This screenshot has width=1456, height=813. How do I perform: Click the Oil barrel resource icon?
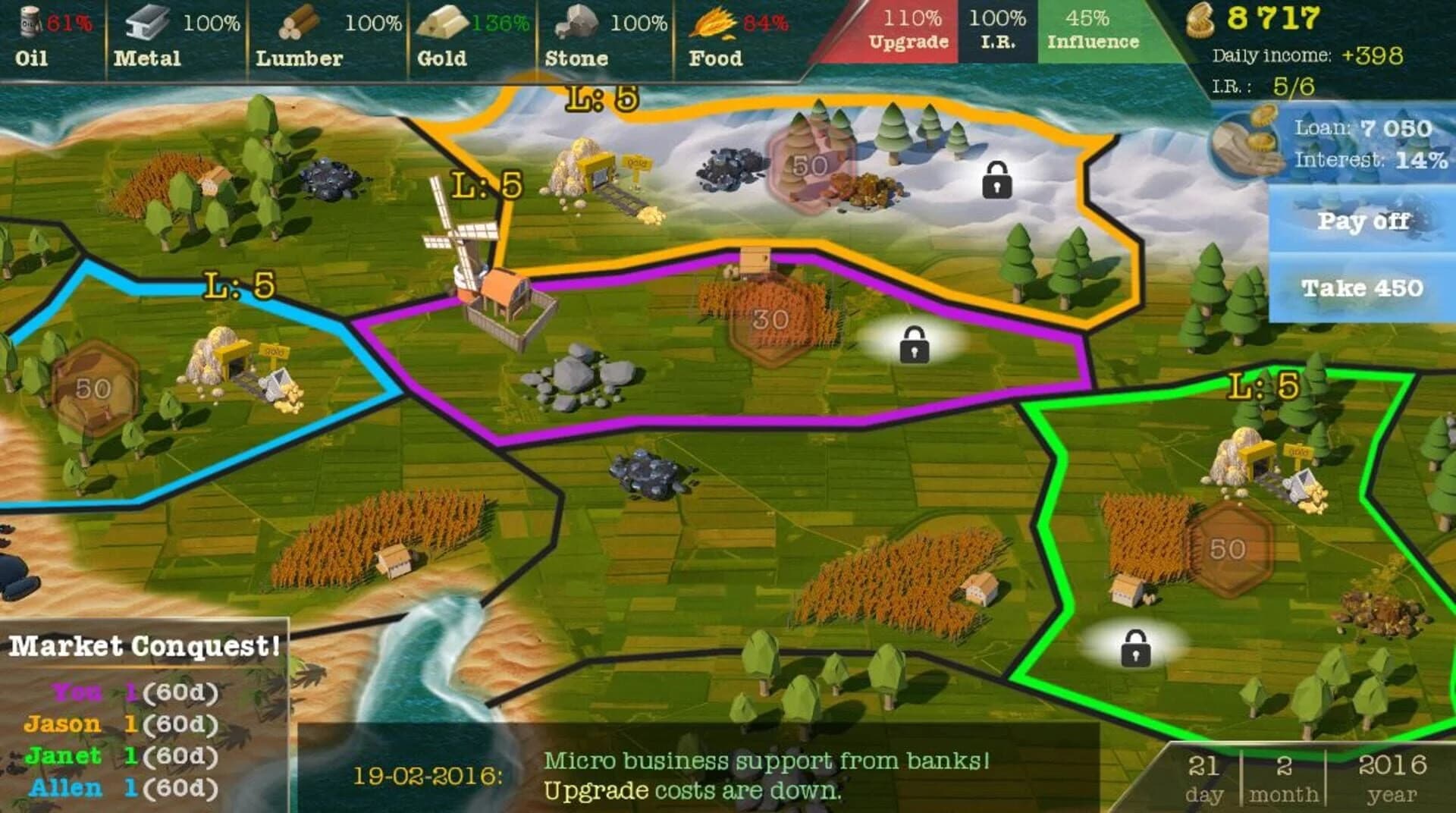(x=29, y=23)
